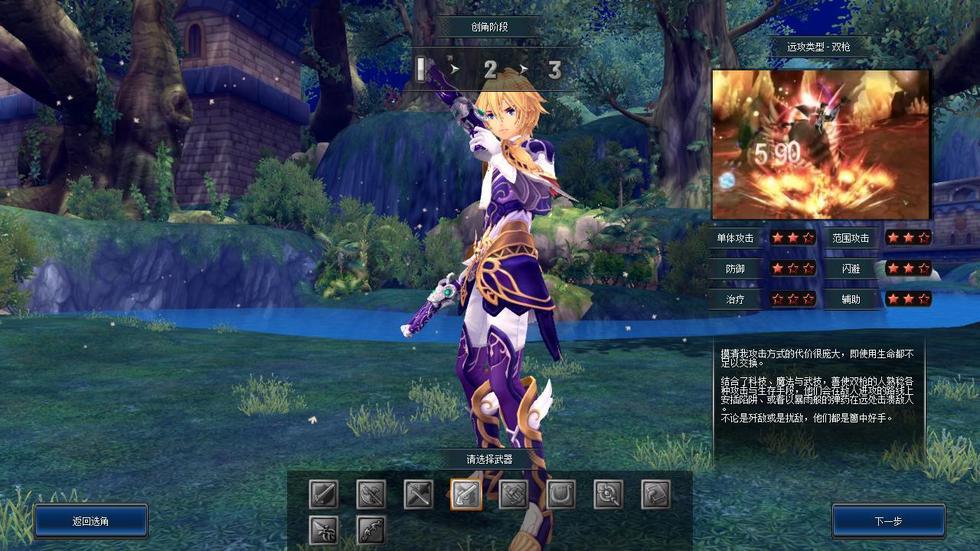This screenshot has height=551, width=980.
Task: Pick the orb-tipped staff weapon icon
Action: point(608,494)
